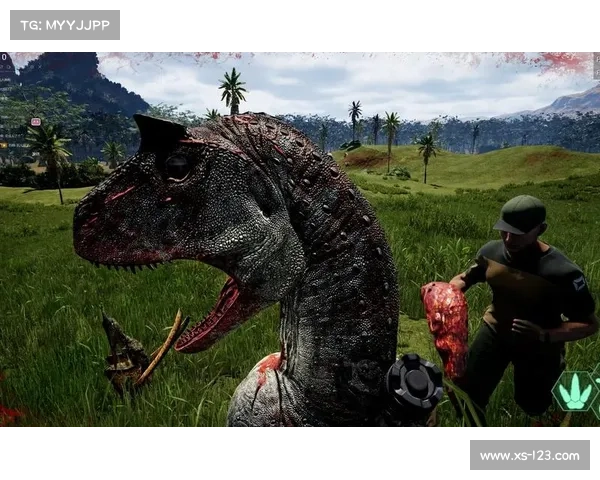Select the green dinosaur footprint hexagon icon

pyautogui.click(x=573, y=391)
